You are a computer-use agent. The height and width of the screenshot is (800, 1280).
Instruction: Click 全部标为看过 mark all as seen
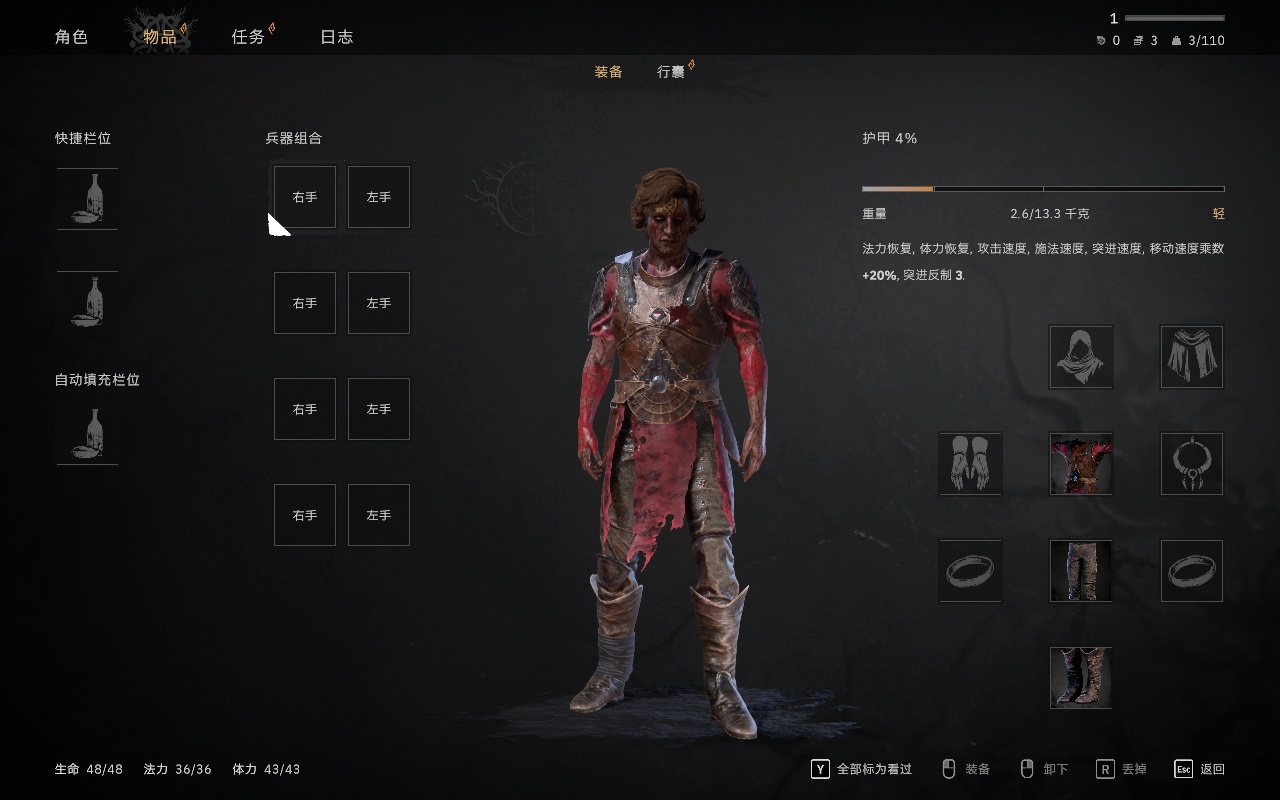click(x=862, y=769)
